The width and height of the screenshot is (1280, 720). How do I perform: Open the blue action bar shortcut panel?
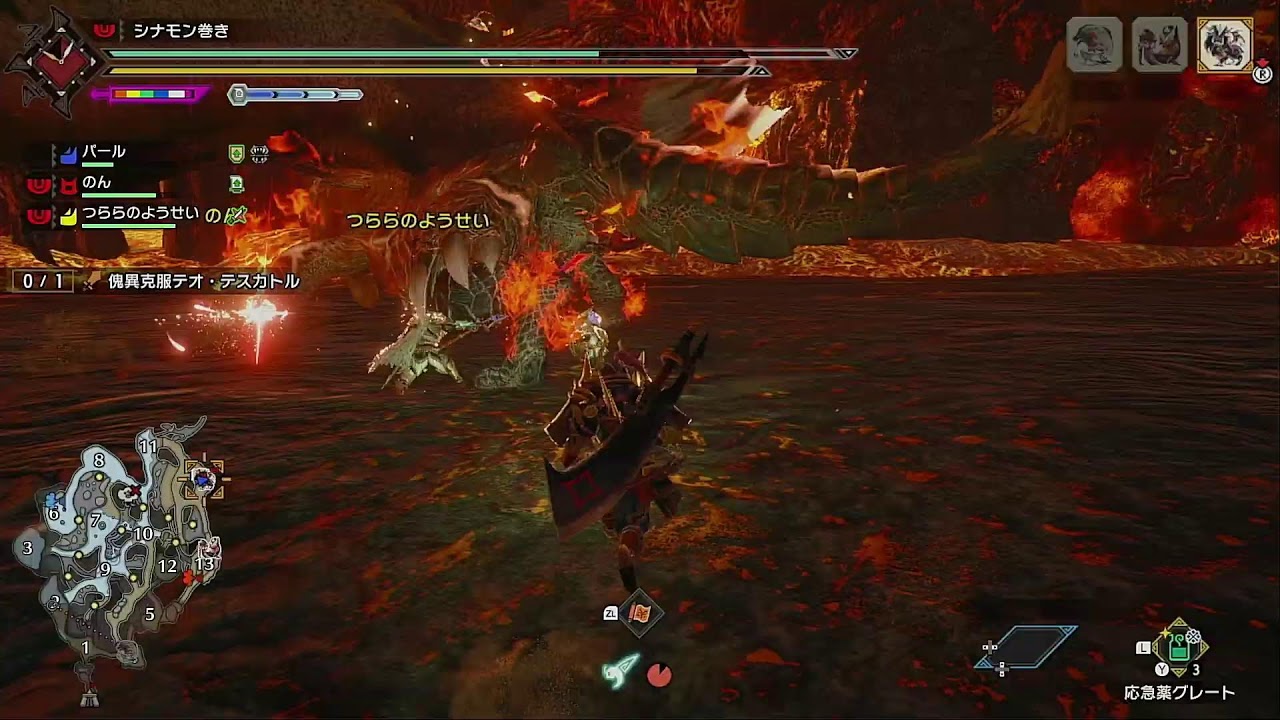click(x=1028, y=647)
